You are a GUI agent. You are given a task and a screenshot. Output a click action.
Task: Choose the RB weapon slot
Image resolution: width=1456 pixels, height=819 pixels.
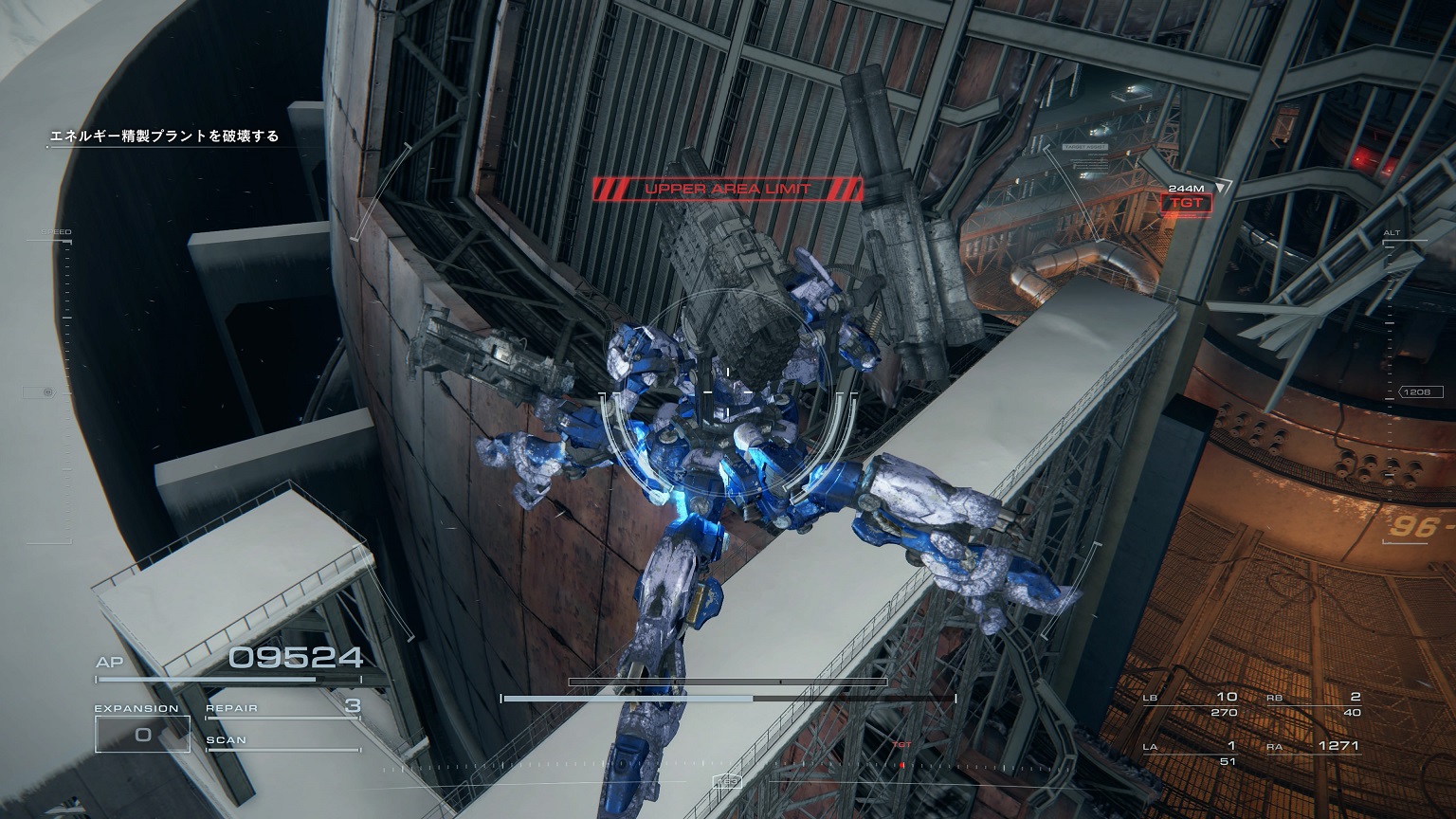point(1314,704)
